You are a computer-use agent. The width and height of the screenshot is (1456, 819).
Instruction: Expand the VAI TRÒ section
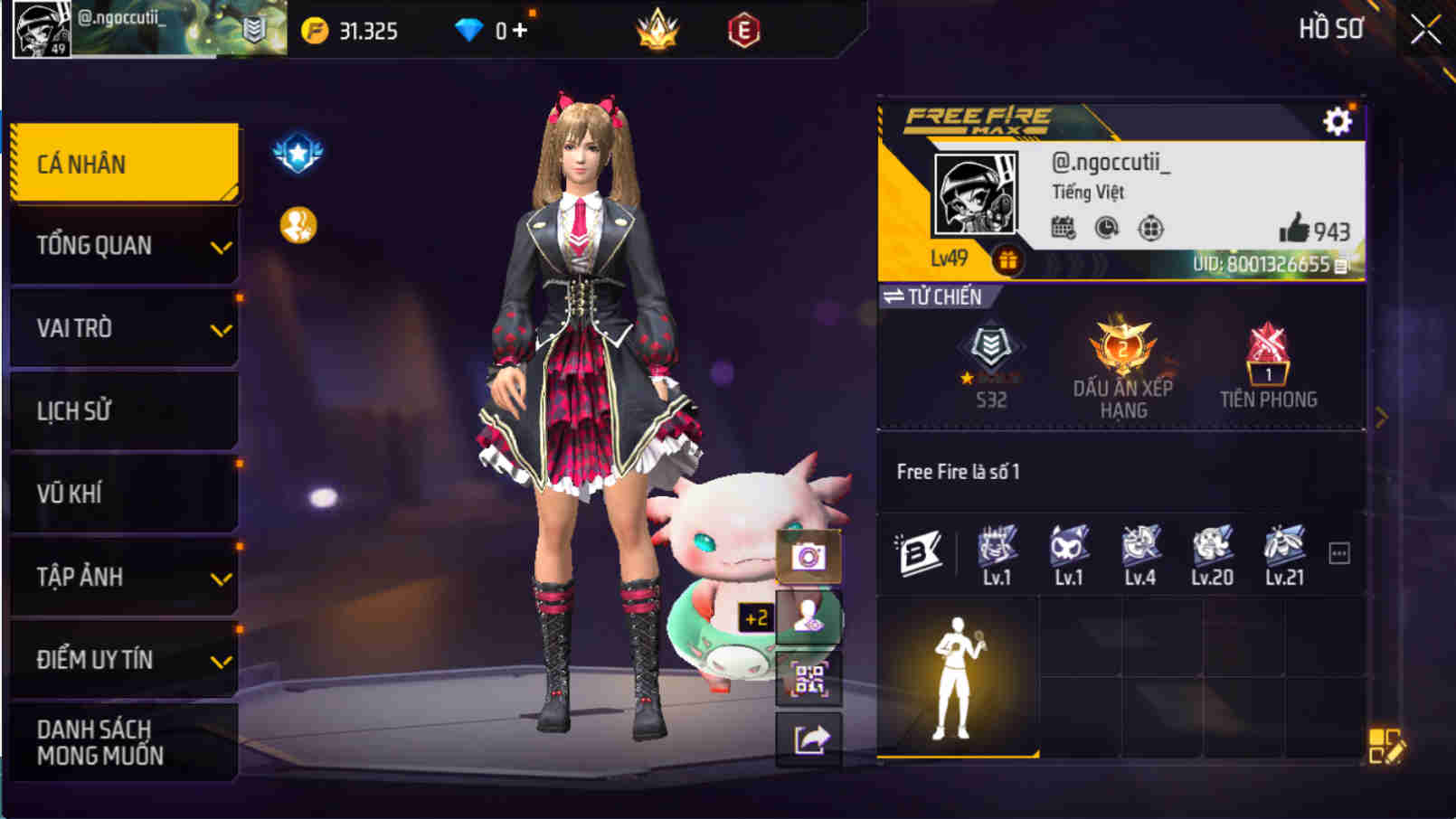124,328
